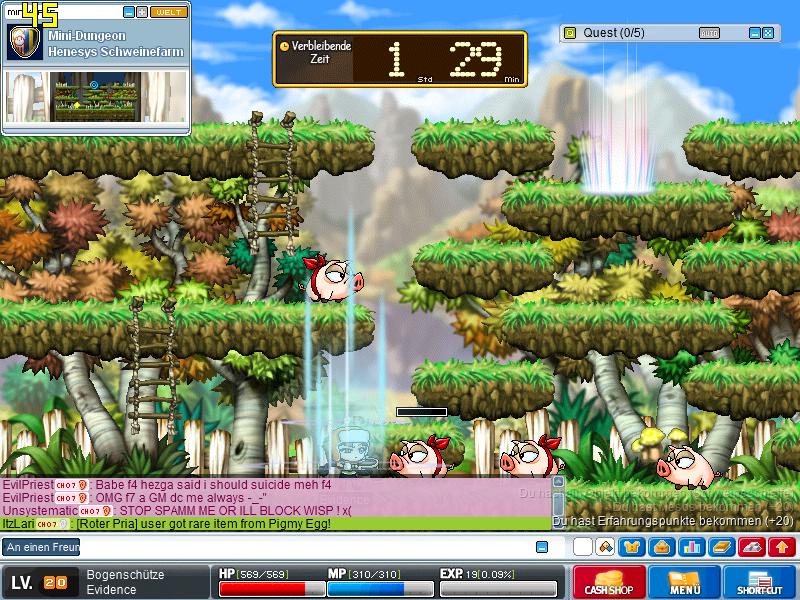The image size is (800, 600).
Task: Toggle the quest tracker AUTO button
Action: click(x=708, y=33)
